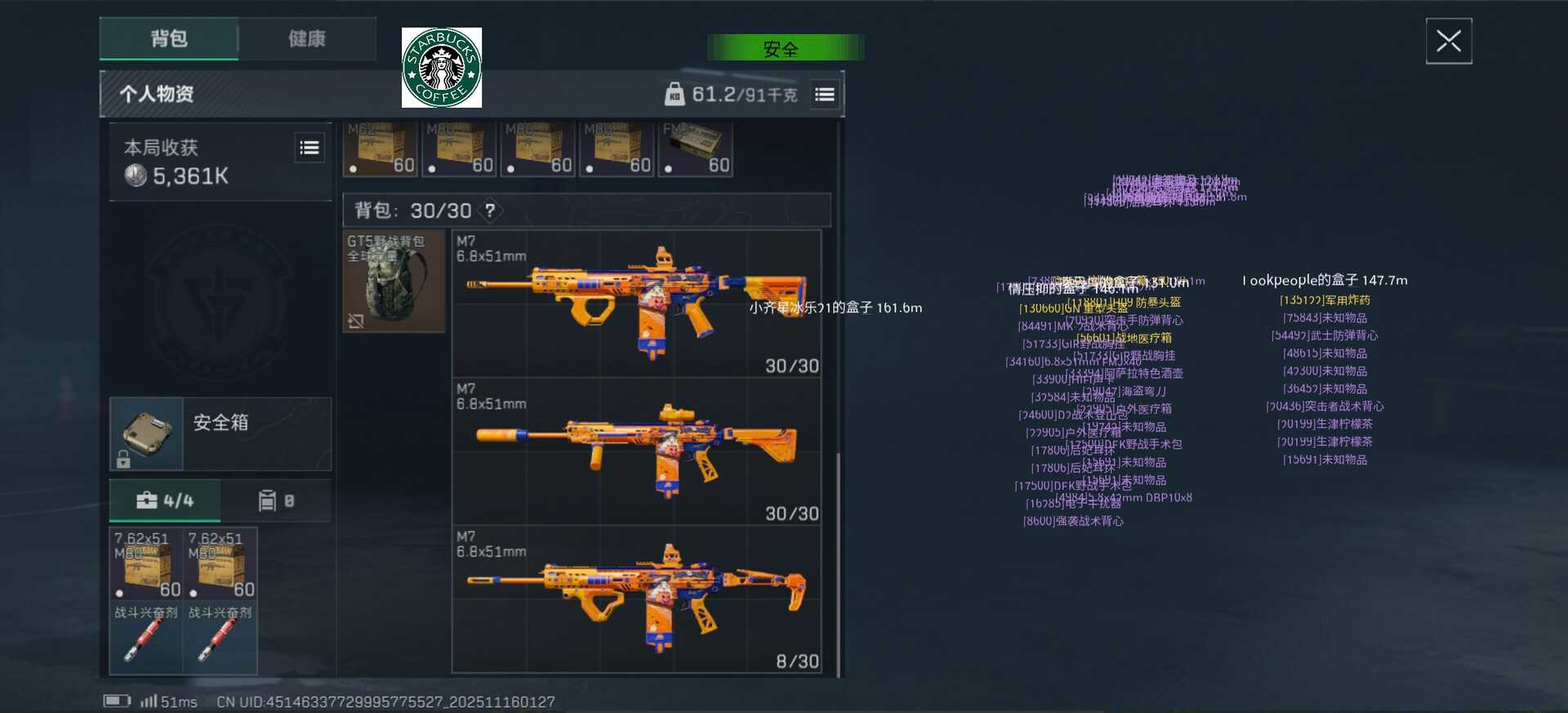Switch to the 背包 tab

[169, 38]
